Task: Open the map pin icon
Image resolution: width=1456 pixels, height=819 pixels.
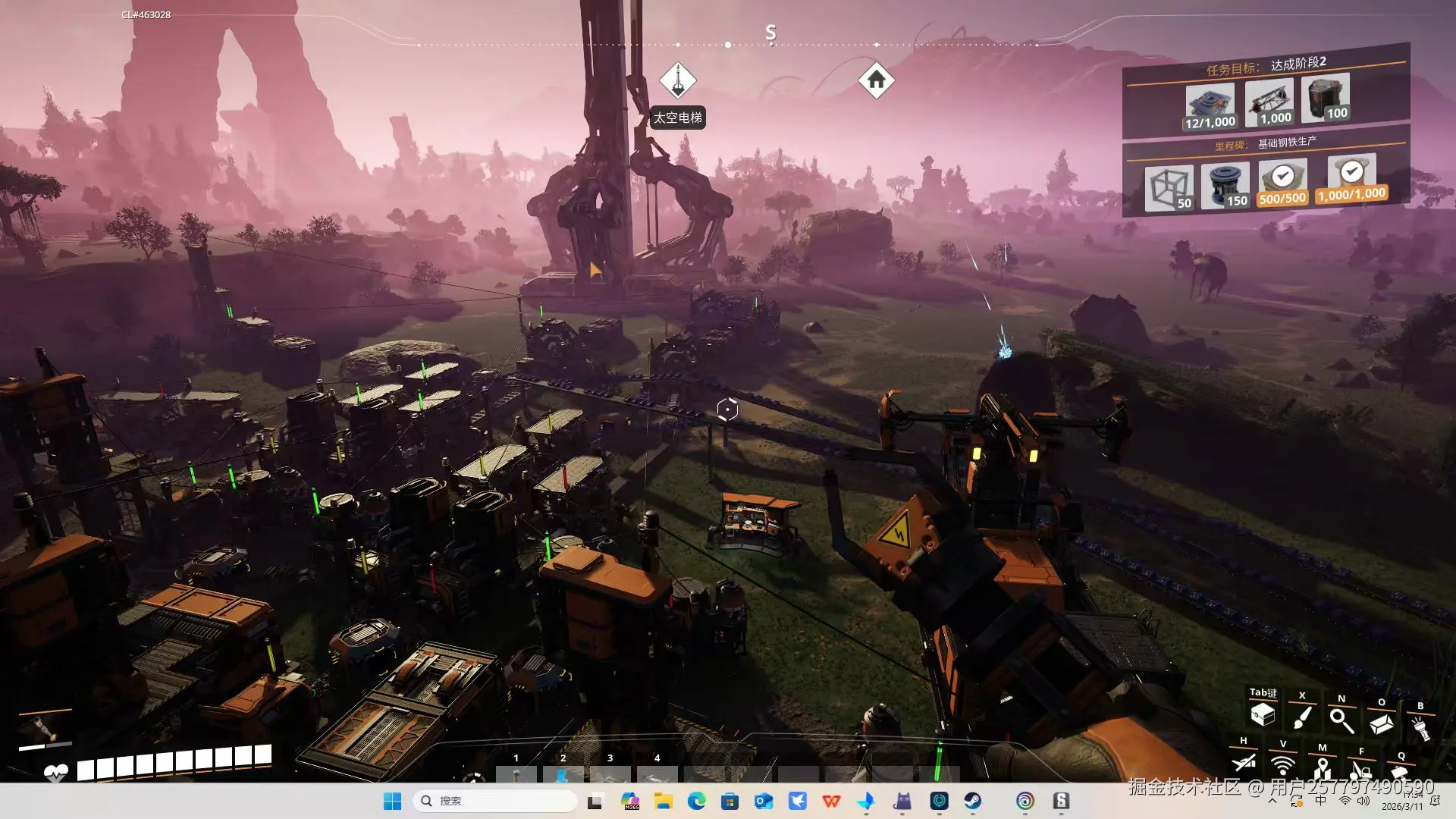Action: pyautogui.click(x=1323, y=767)
